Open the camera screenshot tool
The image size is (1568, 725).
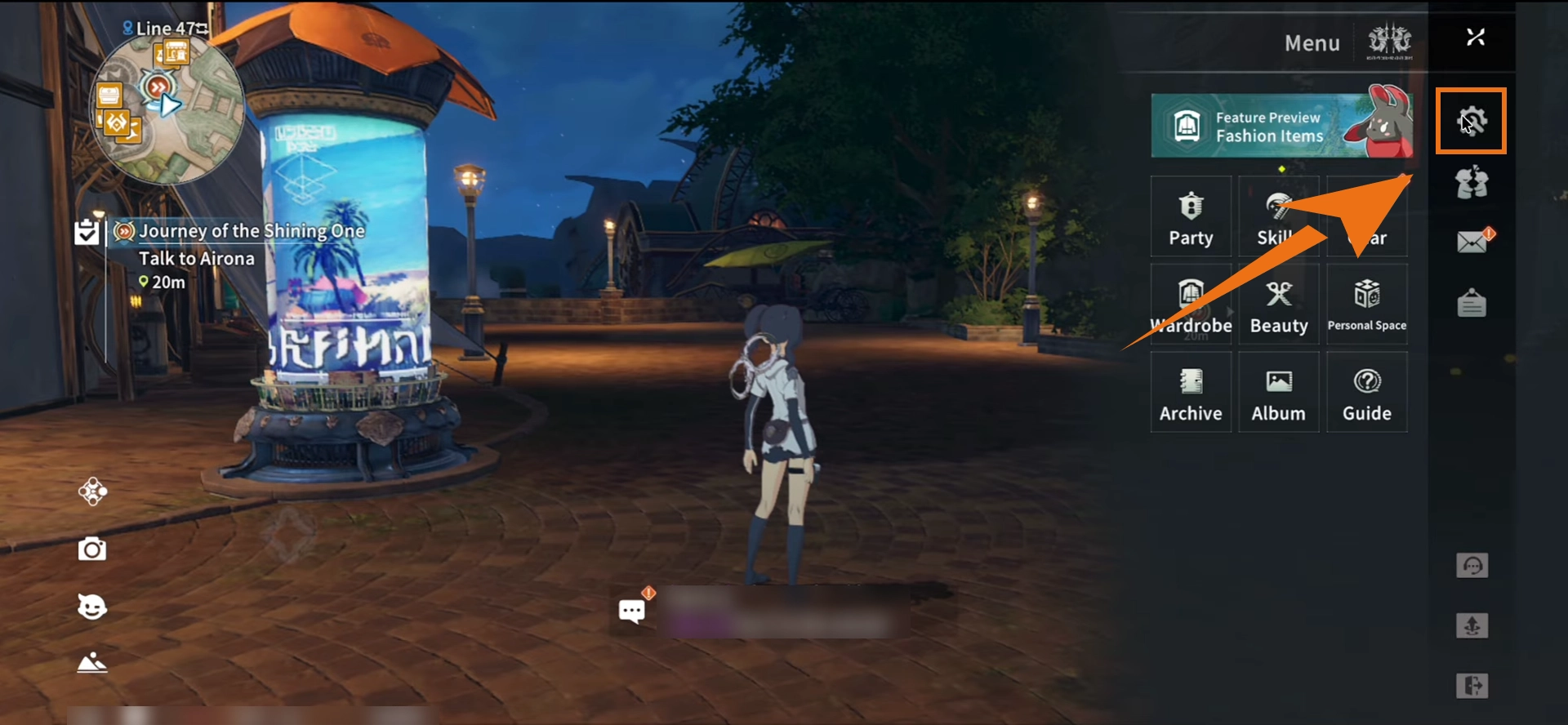coord(92,549)
